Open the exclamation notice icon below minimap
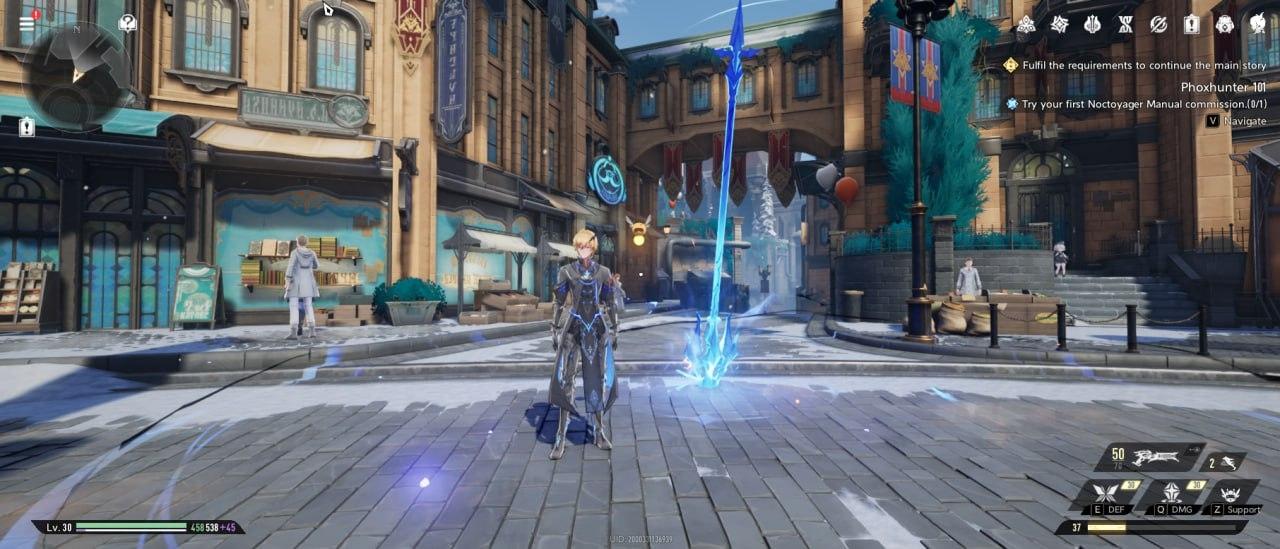 coord(26,127)
